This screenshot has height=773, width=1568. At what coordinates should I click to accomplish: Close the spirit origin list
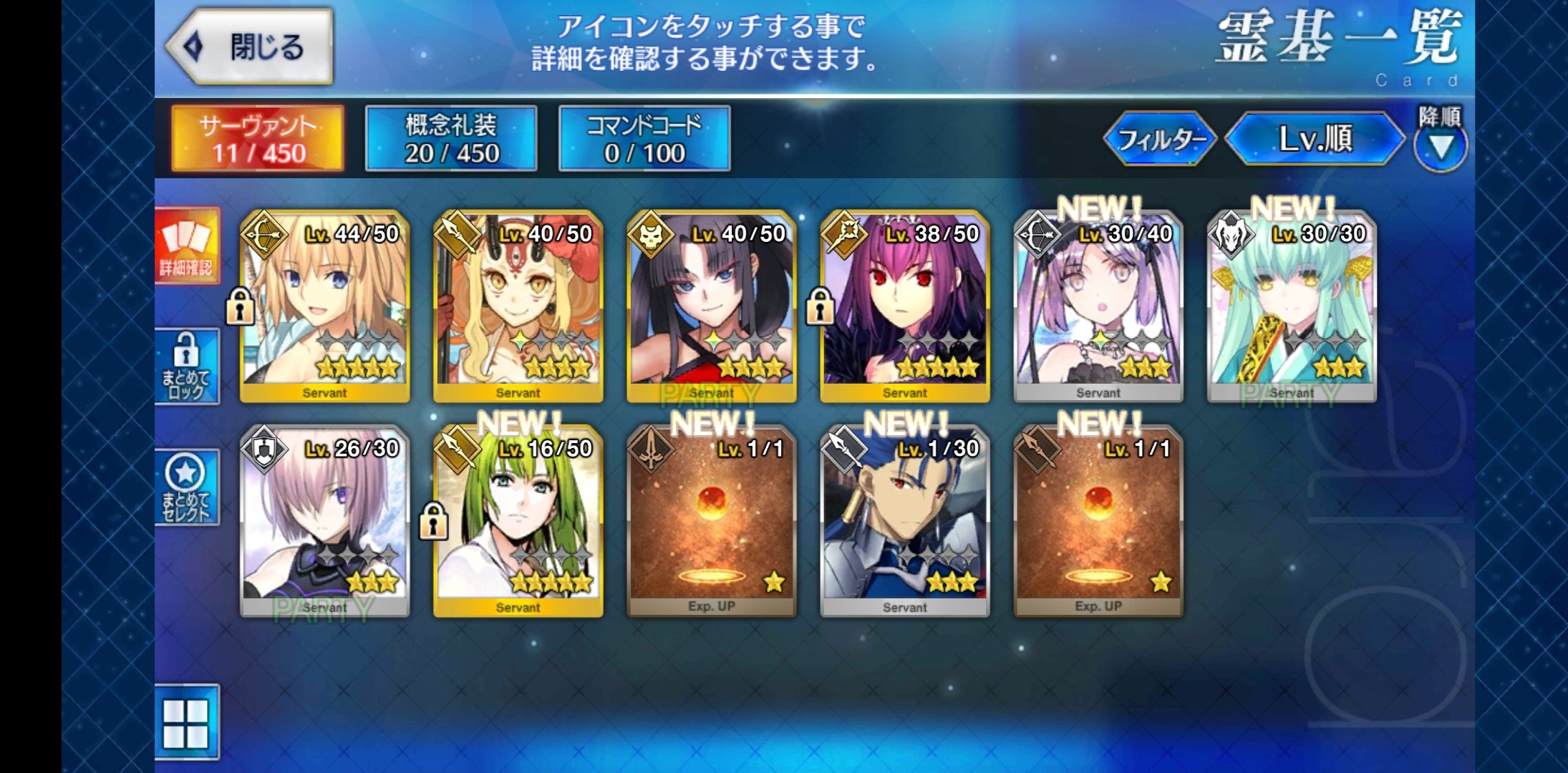tap(250, 47)
